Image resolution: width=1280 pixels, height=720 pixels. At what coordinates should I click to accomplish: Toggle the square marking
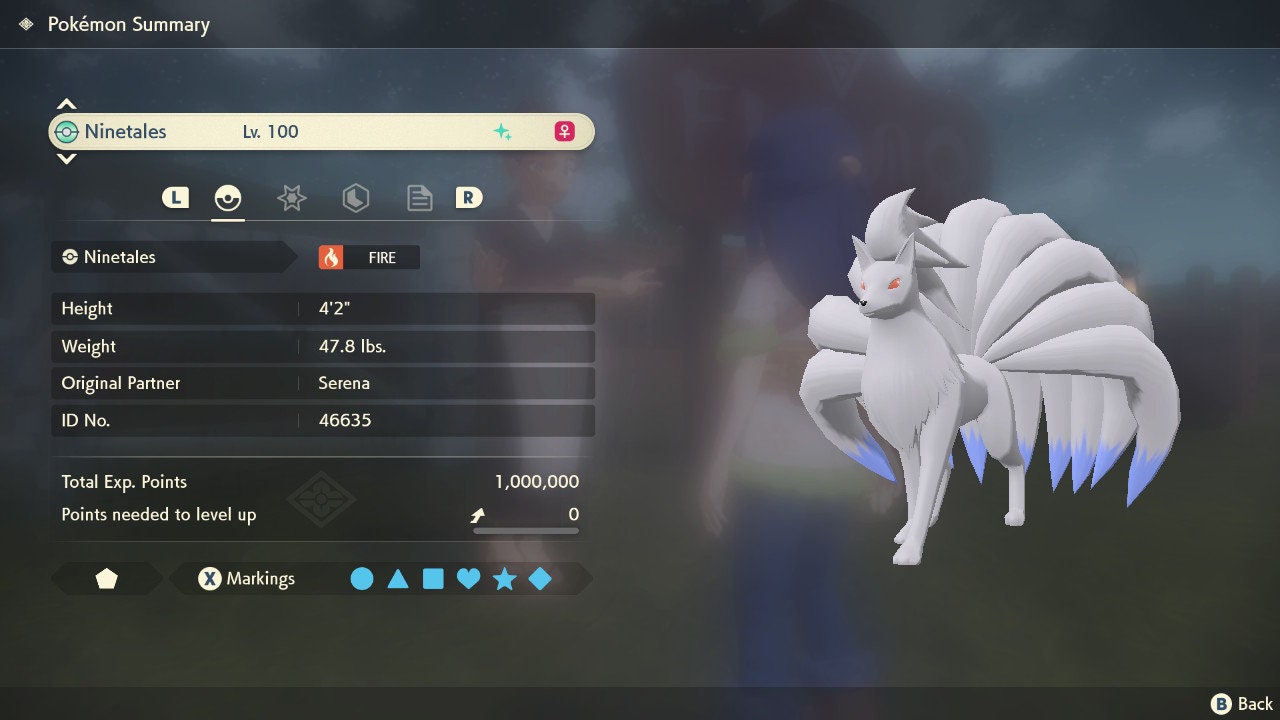click(x=433, y=579)
